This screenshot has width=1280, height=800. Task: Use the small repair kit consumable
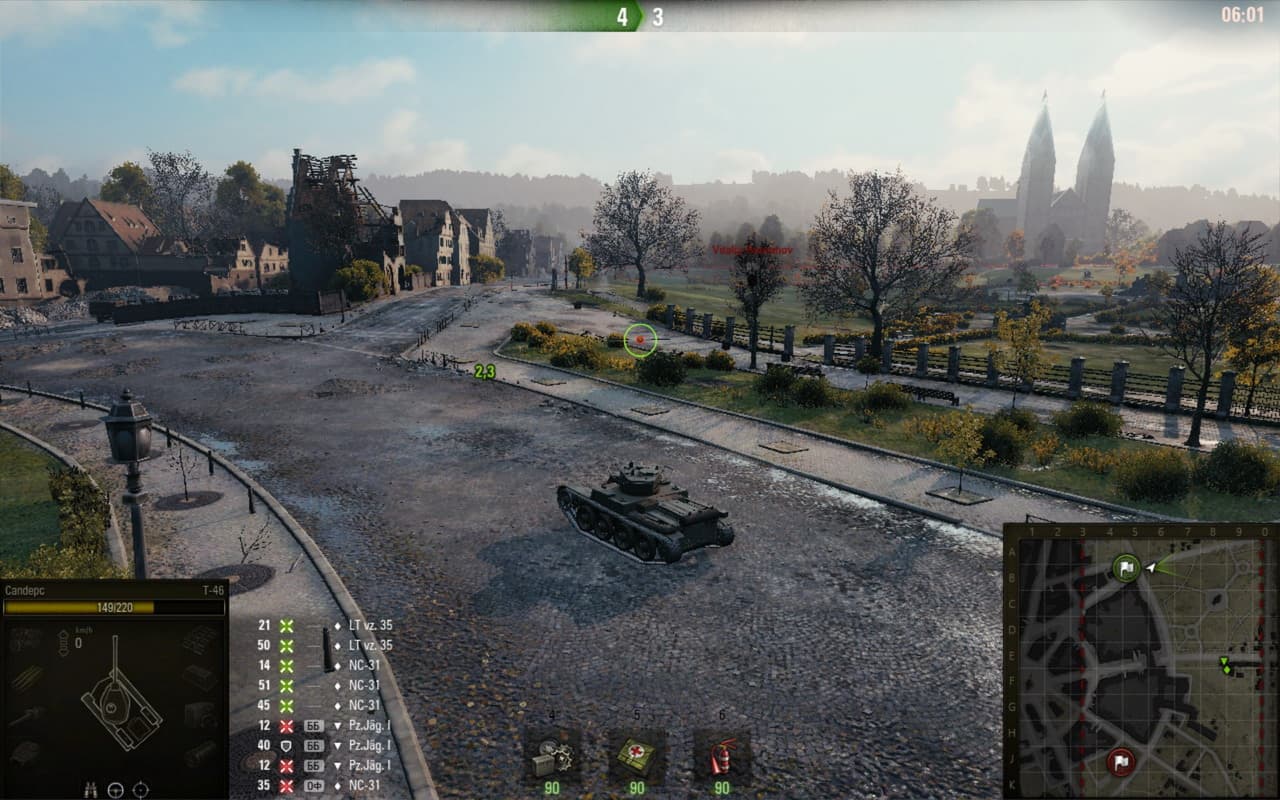click(x=552, y=756)
